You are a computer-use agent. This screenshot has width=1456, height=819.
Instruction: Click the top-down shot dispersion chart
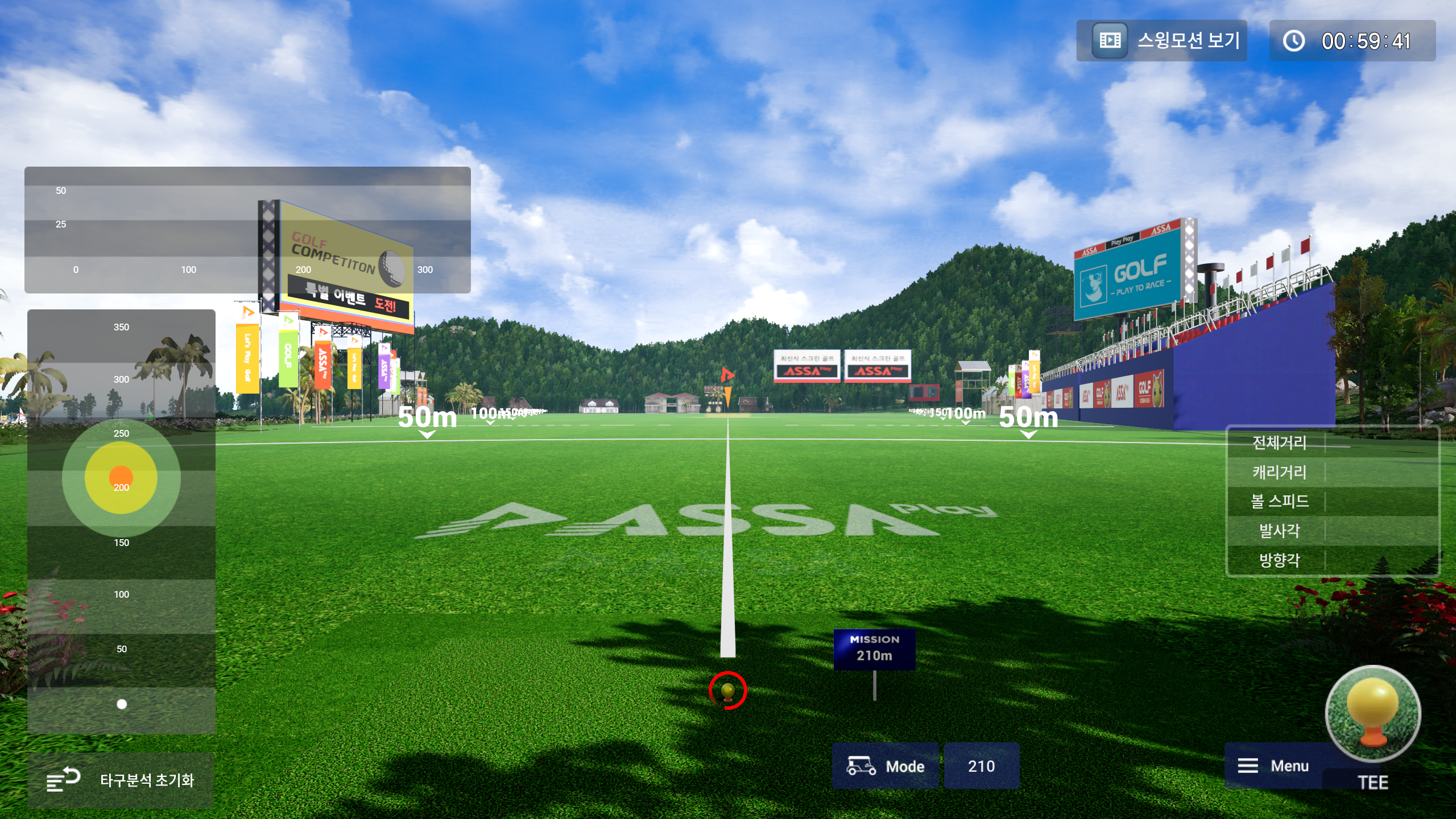coord(121,521)
